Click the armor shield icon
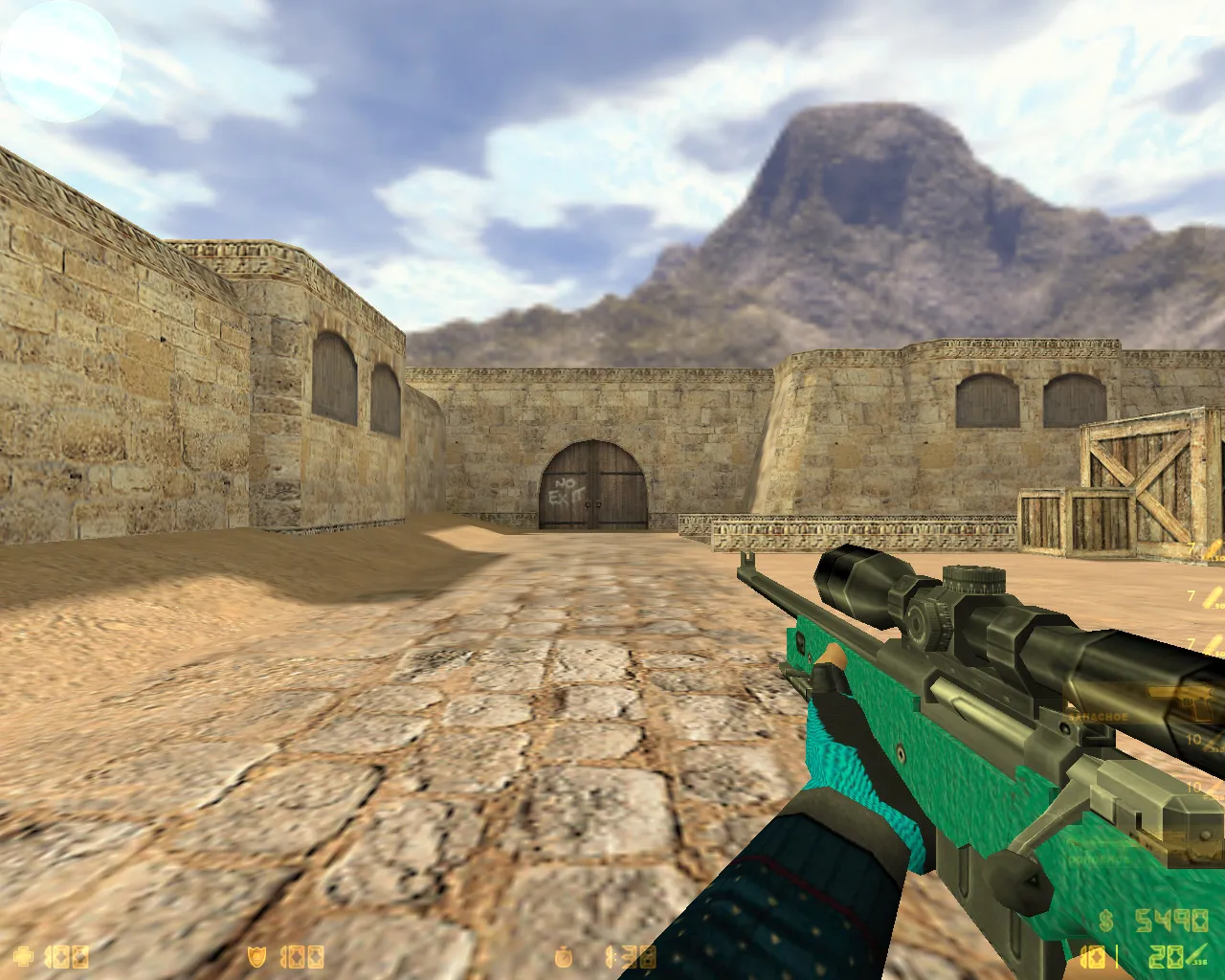 pyautogui.click(x=256, y=955)
